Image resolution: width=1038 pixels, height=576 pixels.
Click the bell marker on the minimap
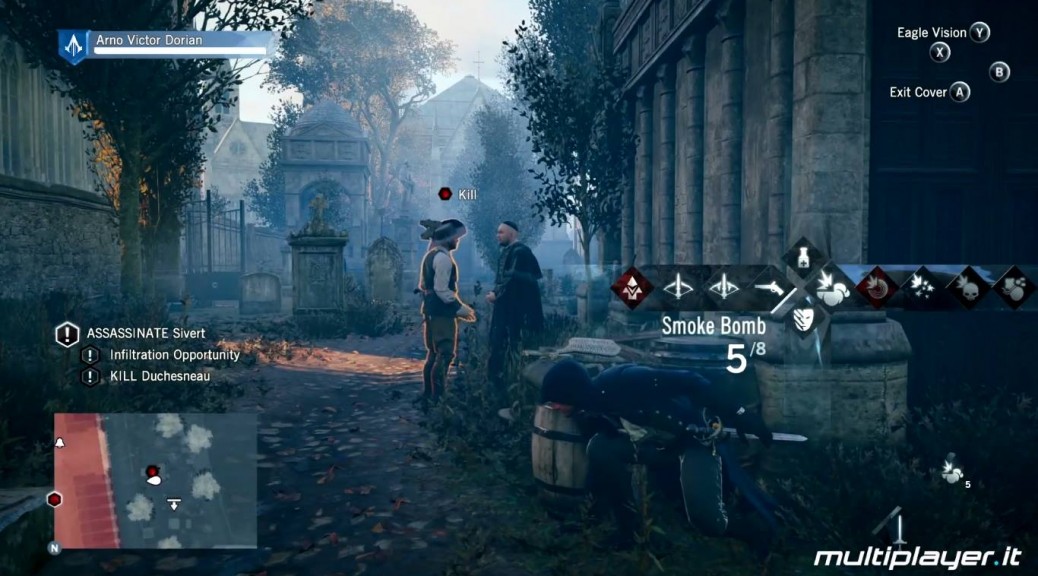point(59,442)
